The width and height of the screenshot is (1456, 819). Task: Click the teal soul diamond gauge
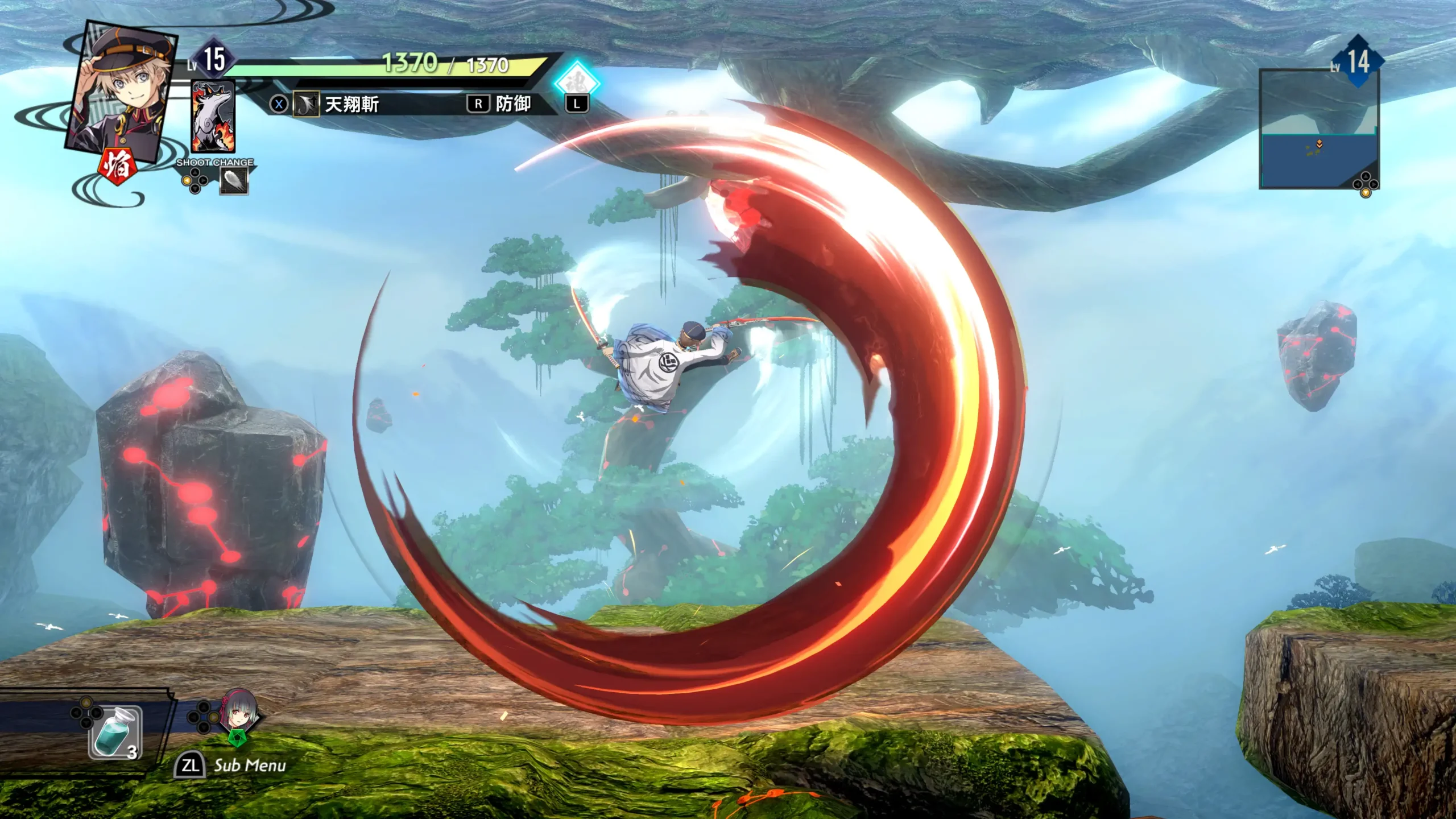577,80
